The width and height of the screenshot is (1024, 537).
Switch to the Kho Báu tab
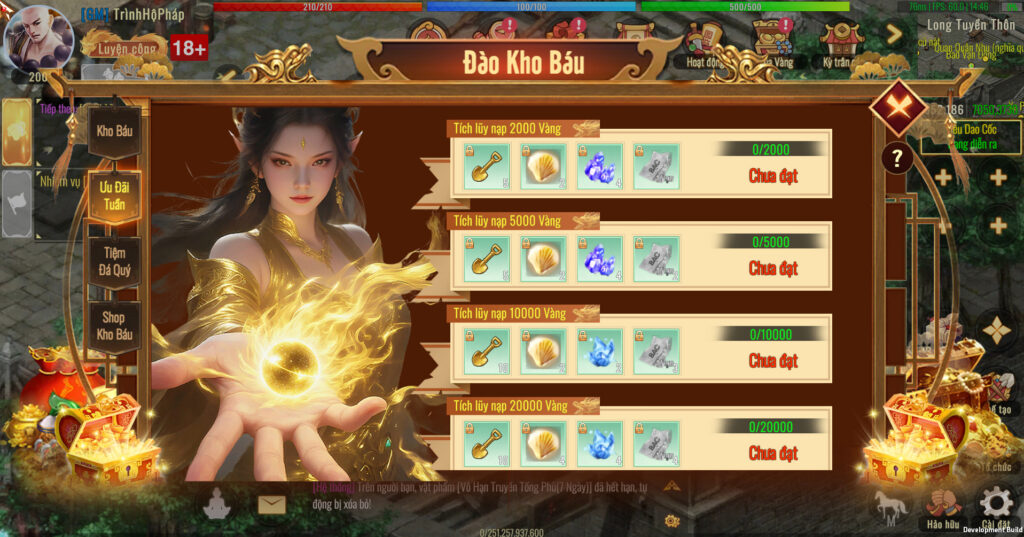(x=115, y=131)
